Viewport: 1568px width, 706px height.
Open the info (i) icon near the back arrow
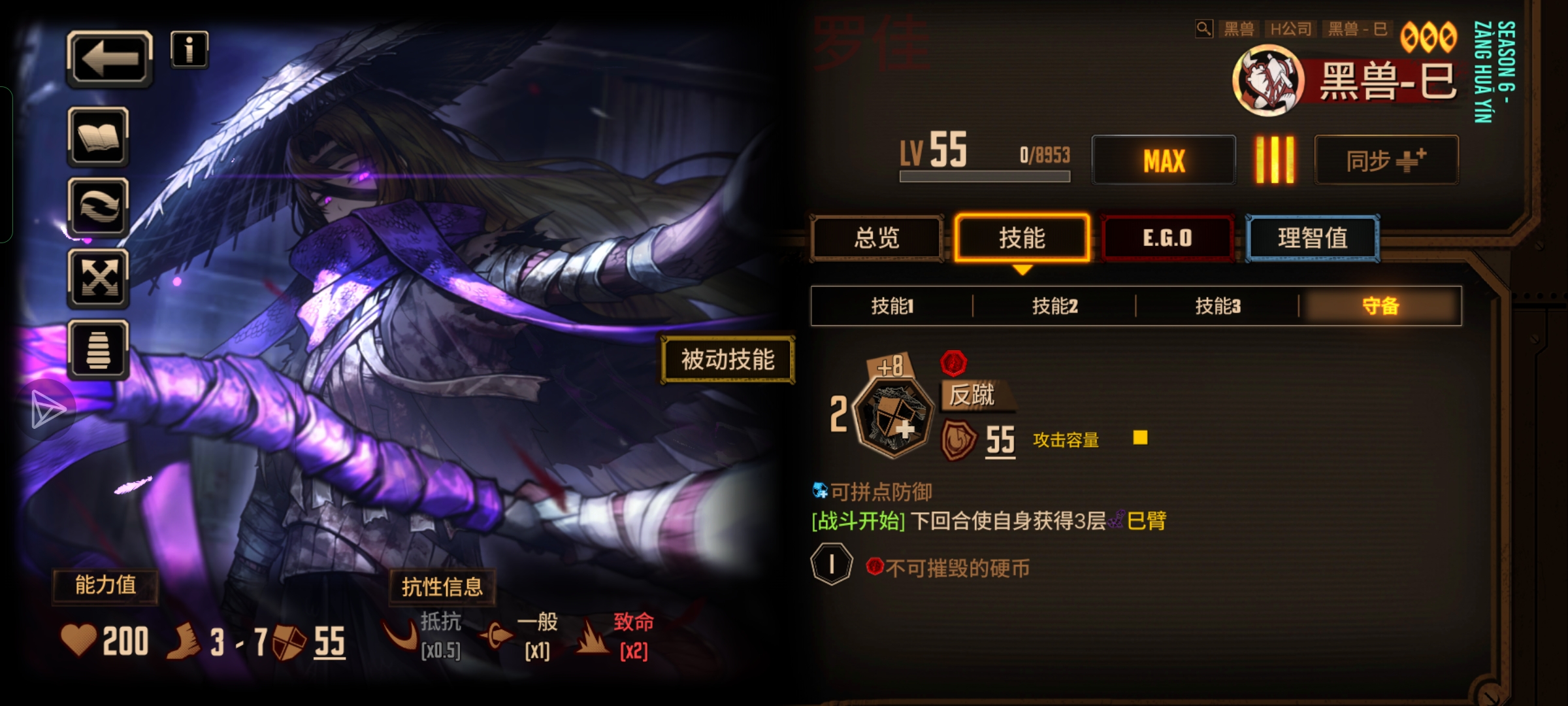click(x=189, y=48)
